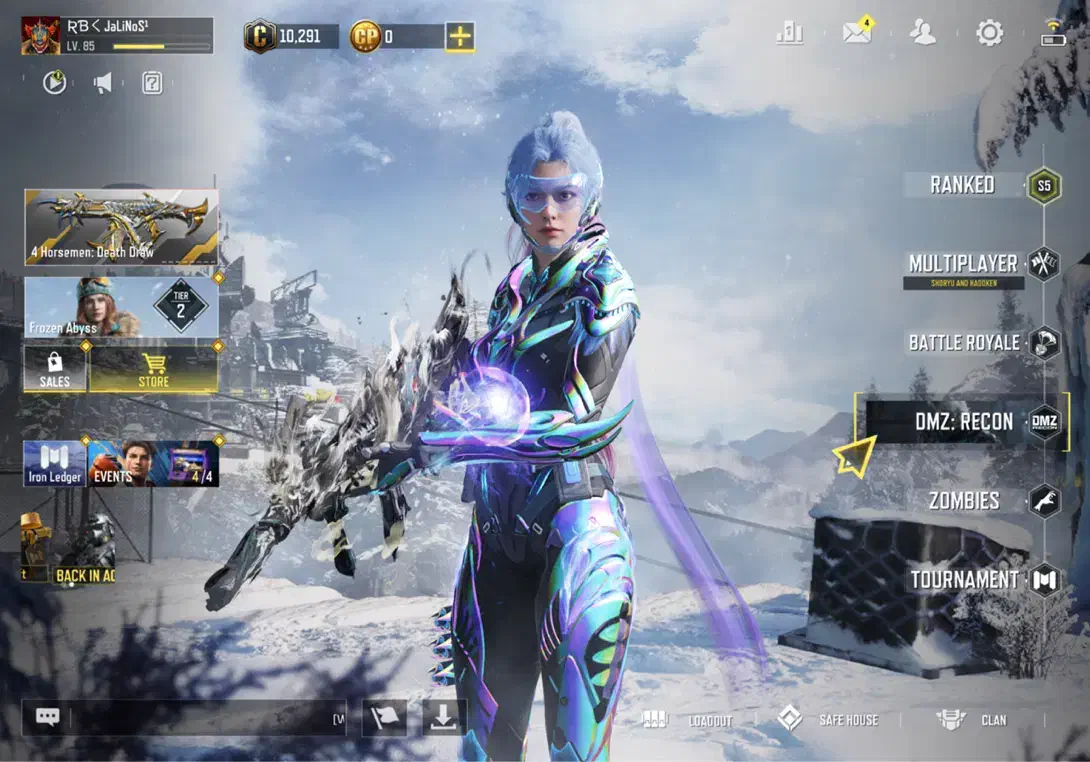Open the CLAN menu
This screenshot has width=1090, height=762.
(x=972, y=720)
